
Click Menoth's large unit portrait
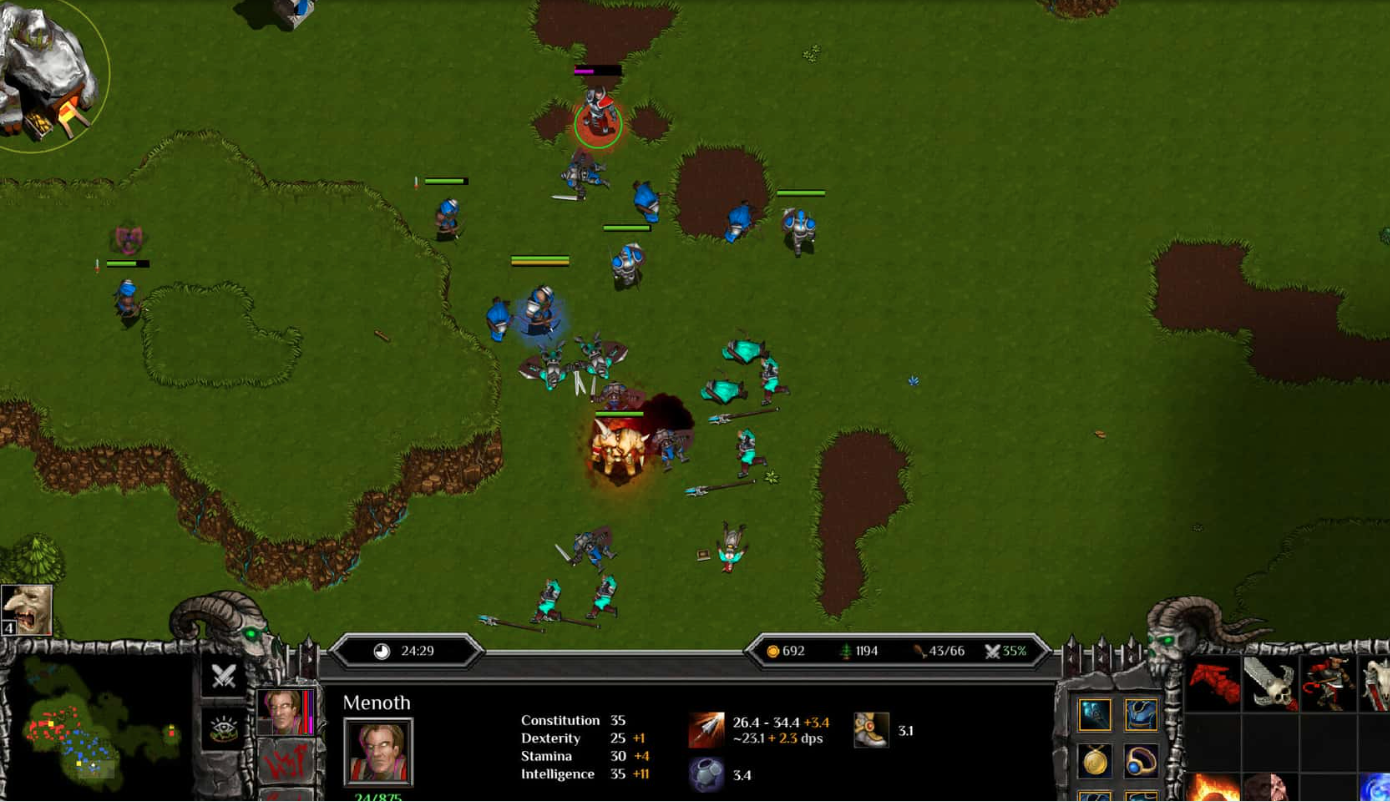(x=378, y=752)
